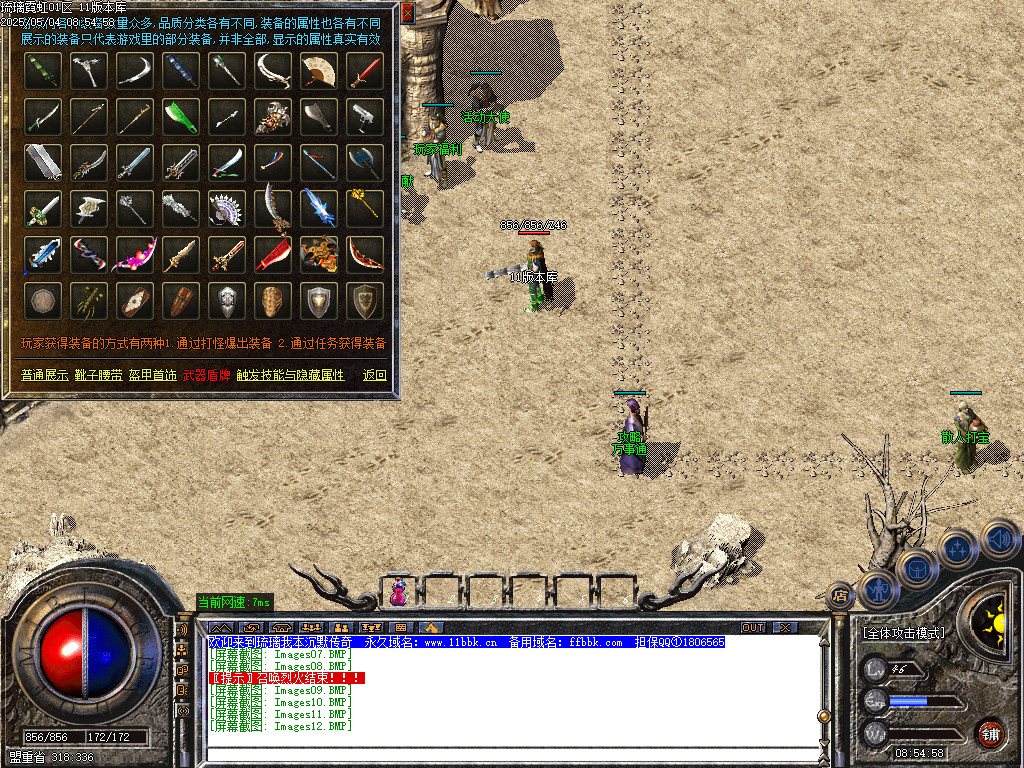Open the character equipment round button

878,589
